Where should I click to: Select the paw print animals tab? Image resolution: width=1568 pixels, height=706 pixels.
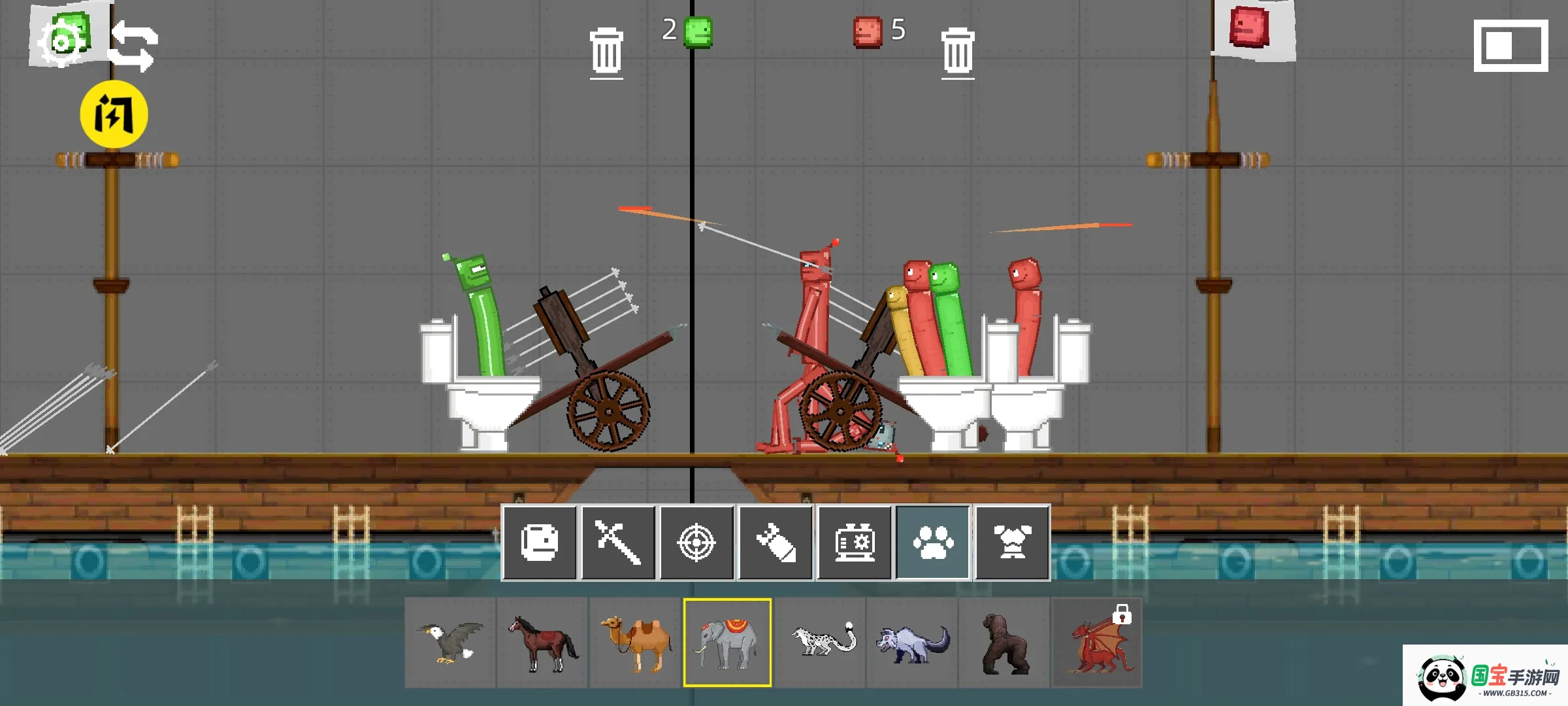933,543
